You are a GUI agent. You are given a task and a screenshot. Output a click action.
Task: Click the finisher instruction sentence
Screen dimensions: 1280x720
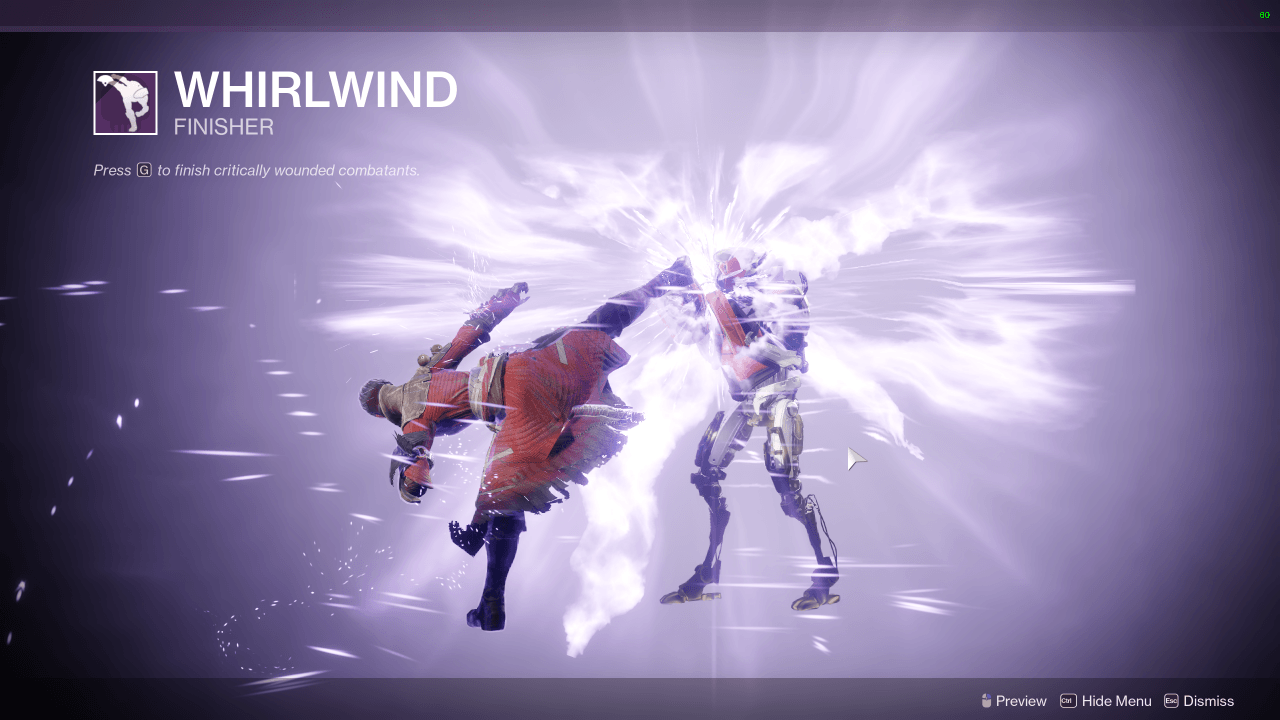[255, 170]
